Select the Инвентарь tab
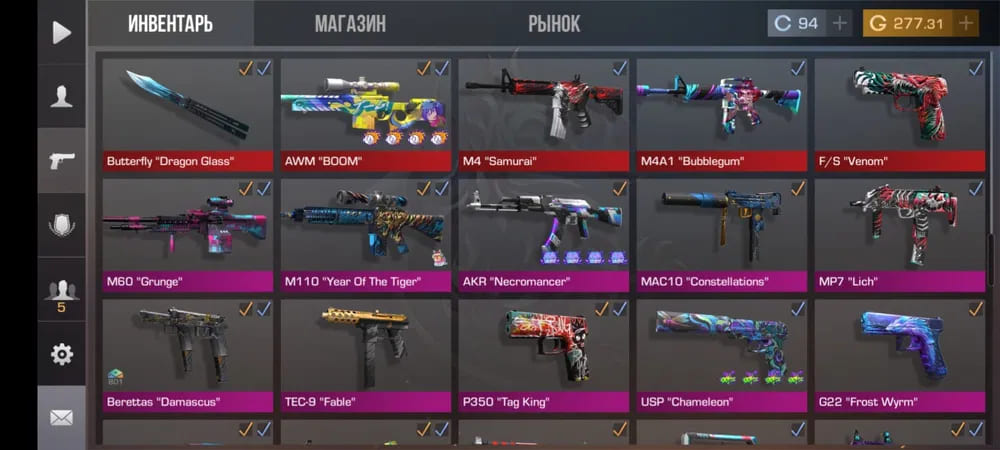Image resolution: width=1000 pixels, height=450 pixels. (x=170, y=23)
